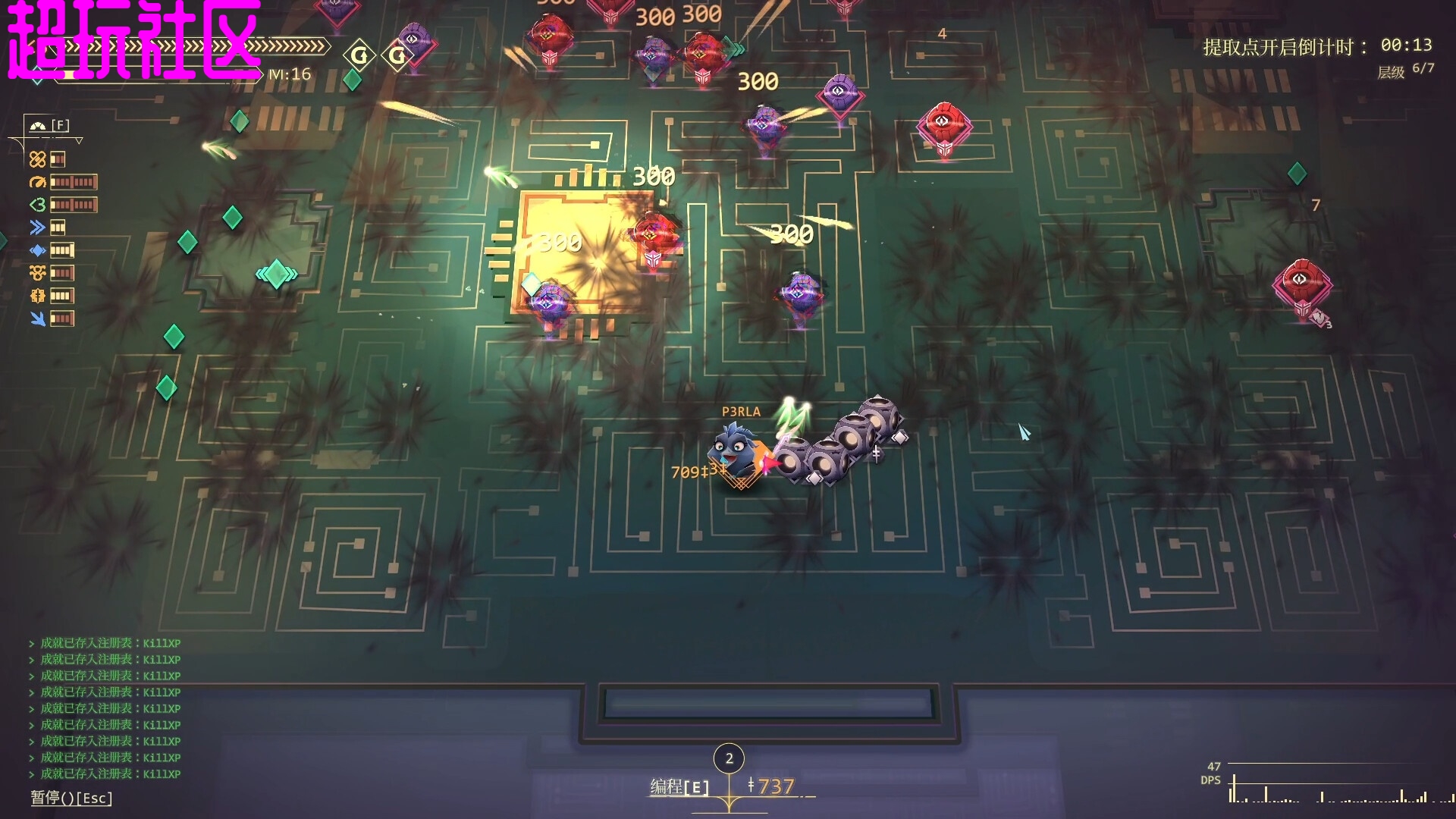This screenshot has height=819, width=1456.
Task: Select the orange speedometer stat icon
Action: pyautogui.click(x=37, y=182)
